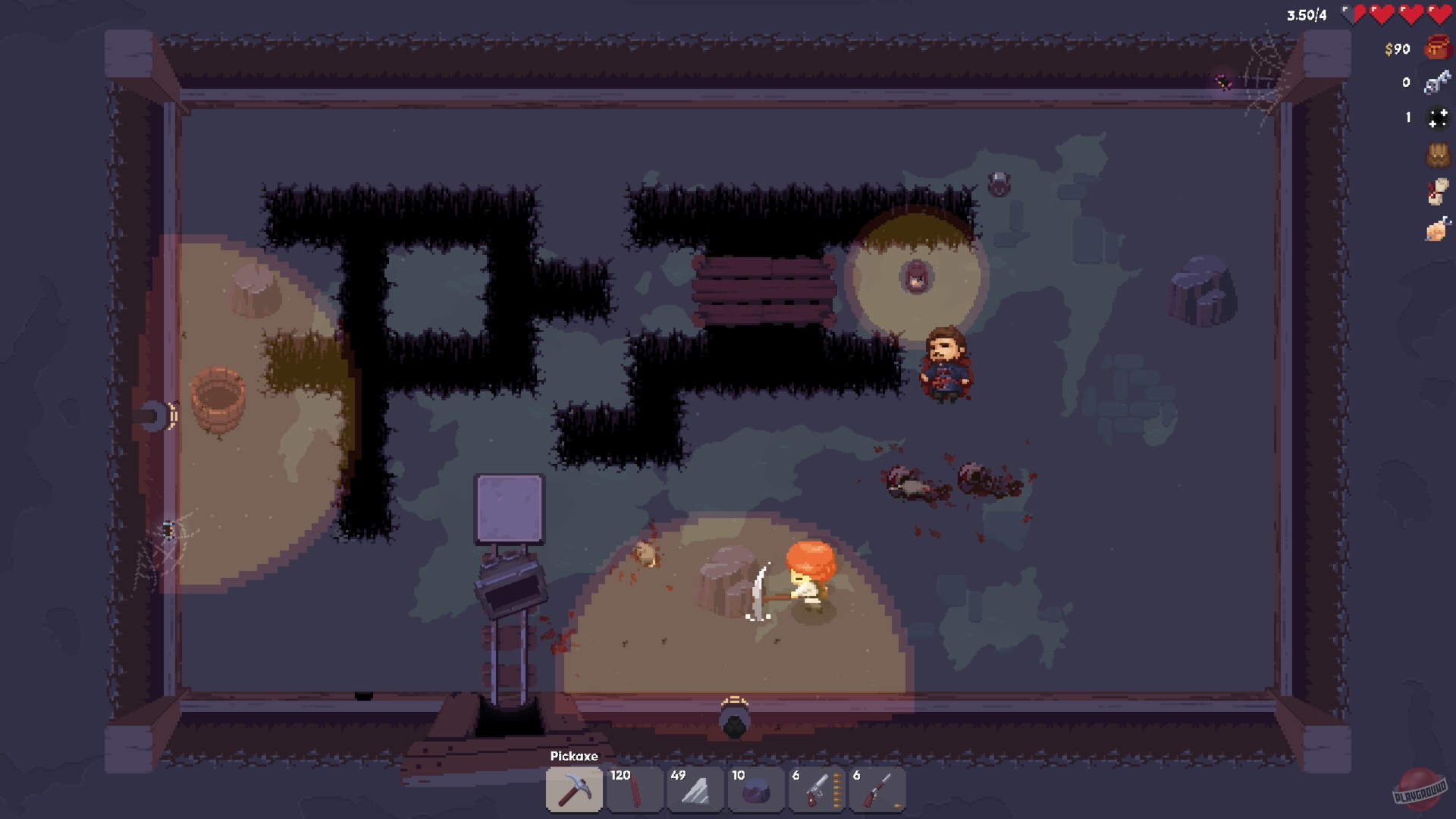
Task: Click the bearded NPC near the bridge
Action: [x=946, y=364]
